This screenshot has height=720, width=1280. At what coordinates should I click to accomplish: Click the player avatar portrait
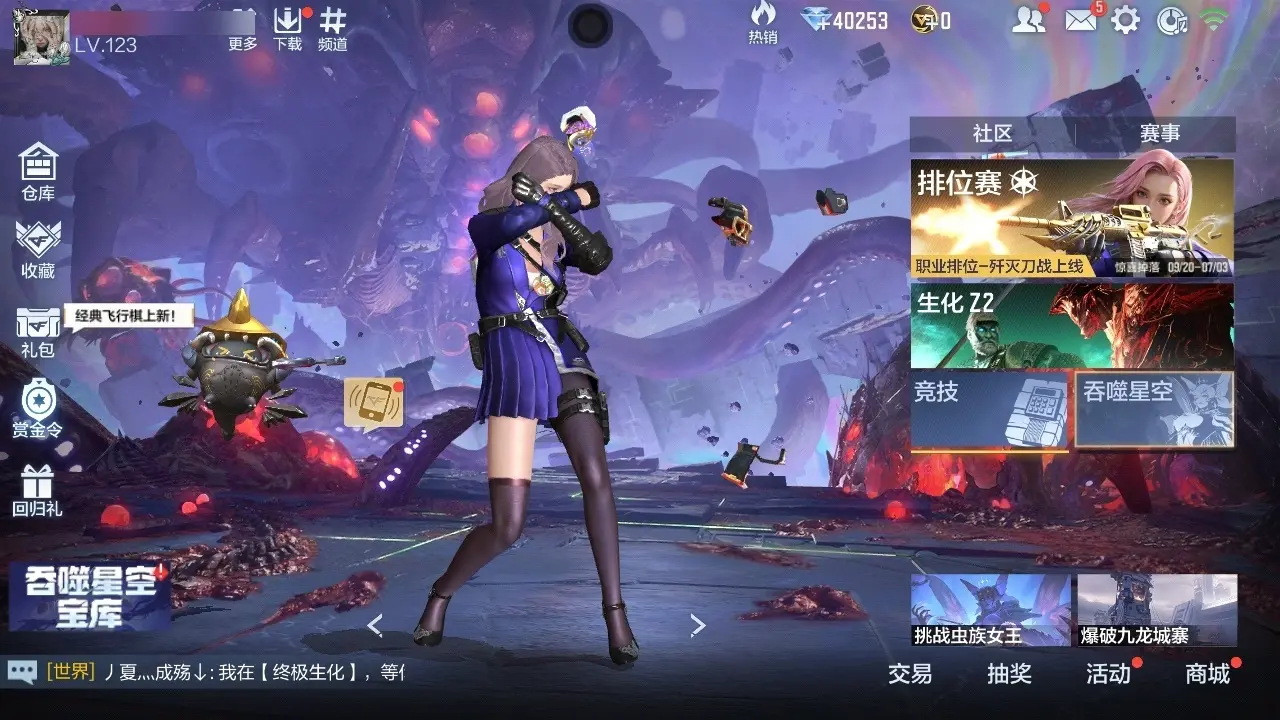(x=41, y=37)
